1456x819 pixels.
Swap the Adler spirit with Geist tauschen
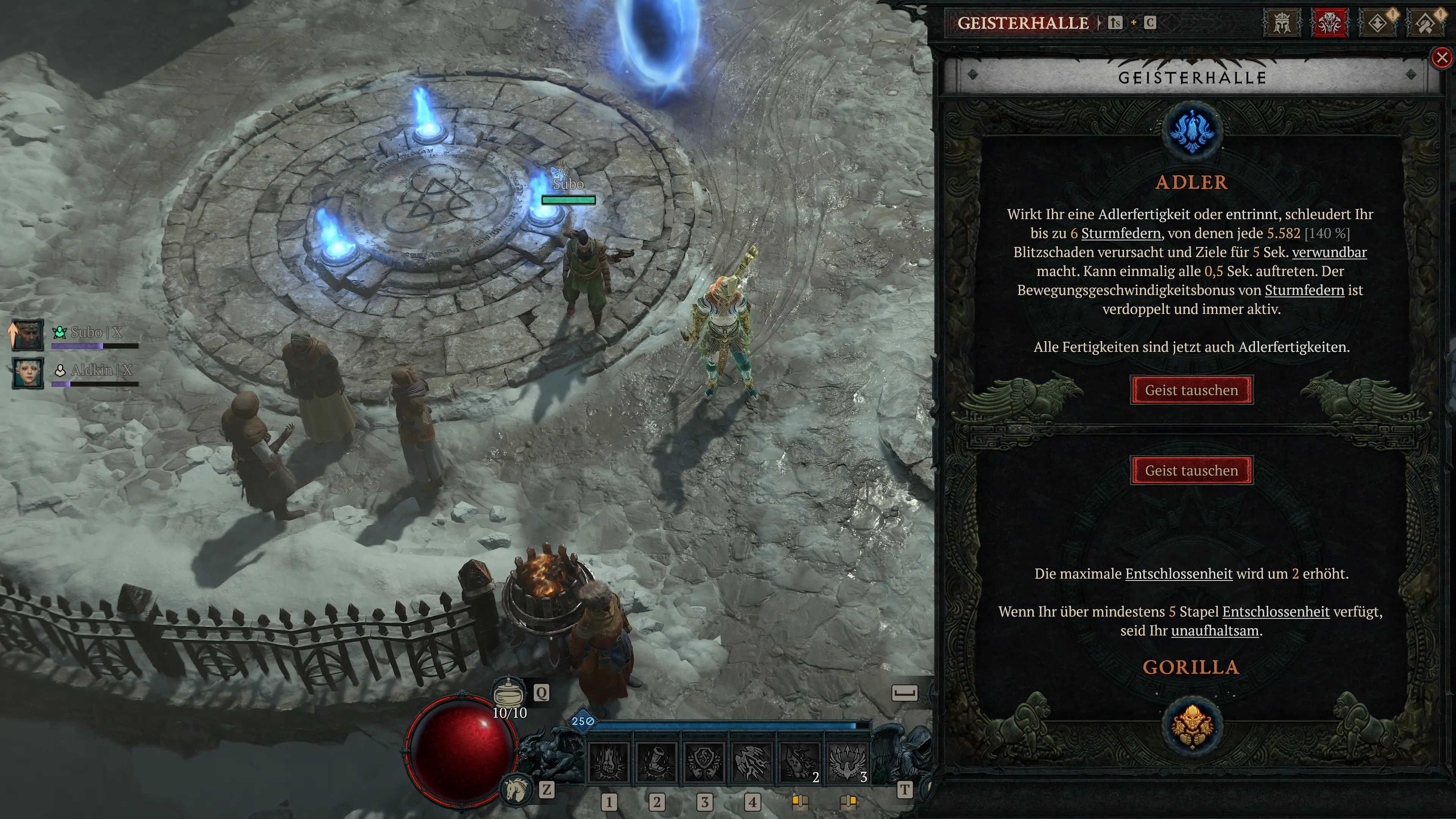[x=1191, y=390]
